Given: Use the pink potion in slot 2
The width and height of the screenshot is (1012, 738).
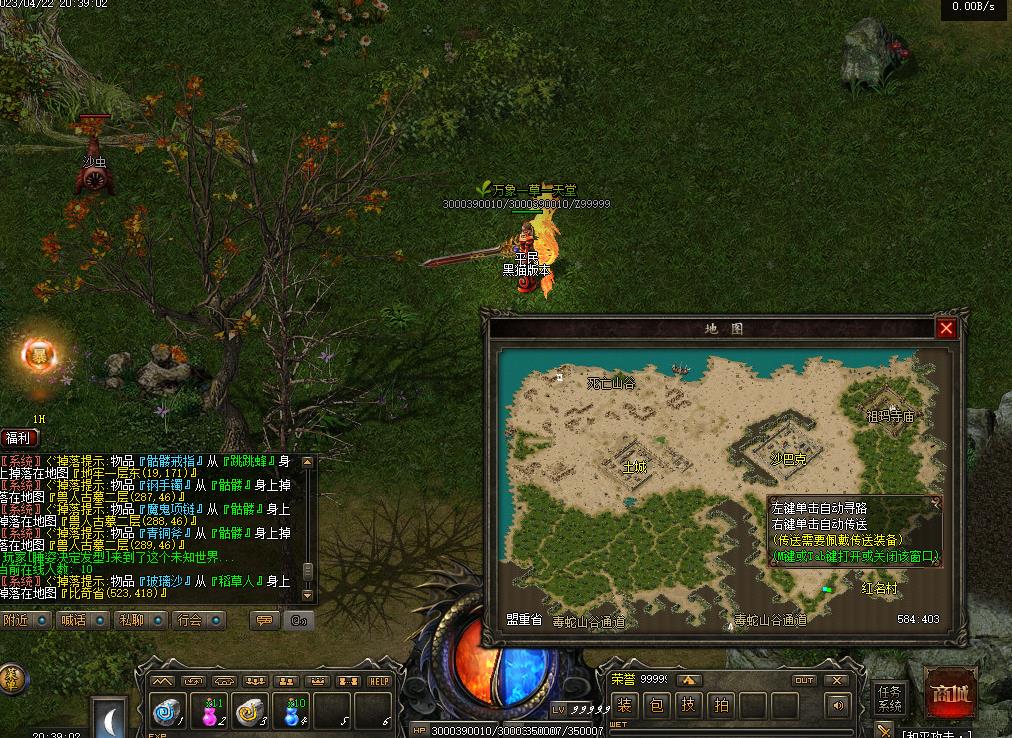Looking at the screenshot, I should point(209,710).
